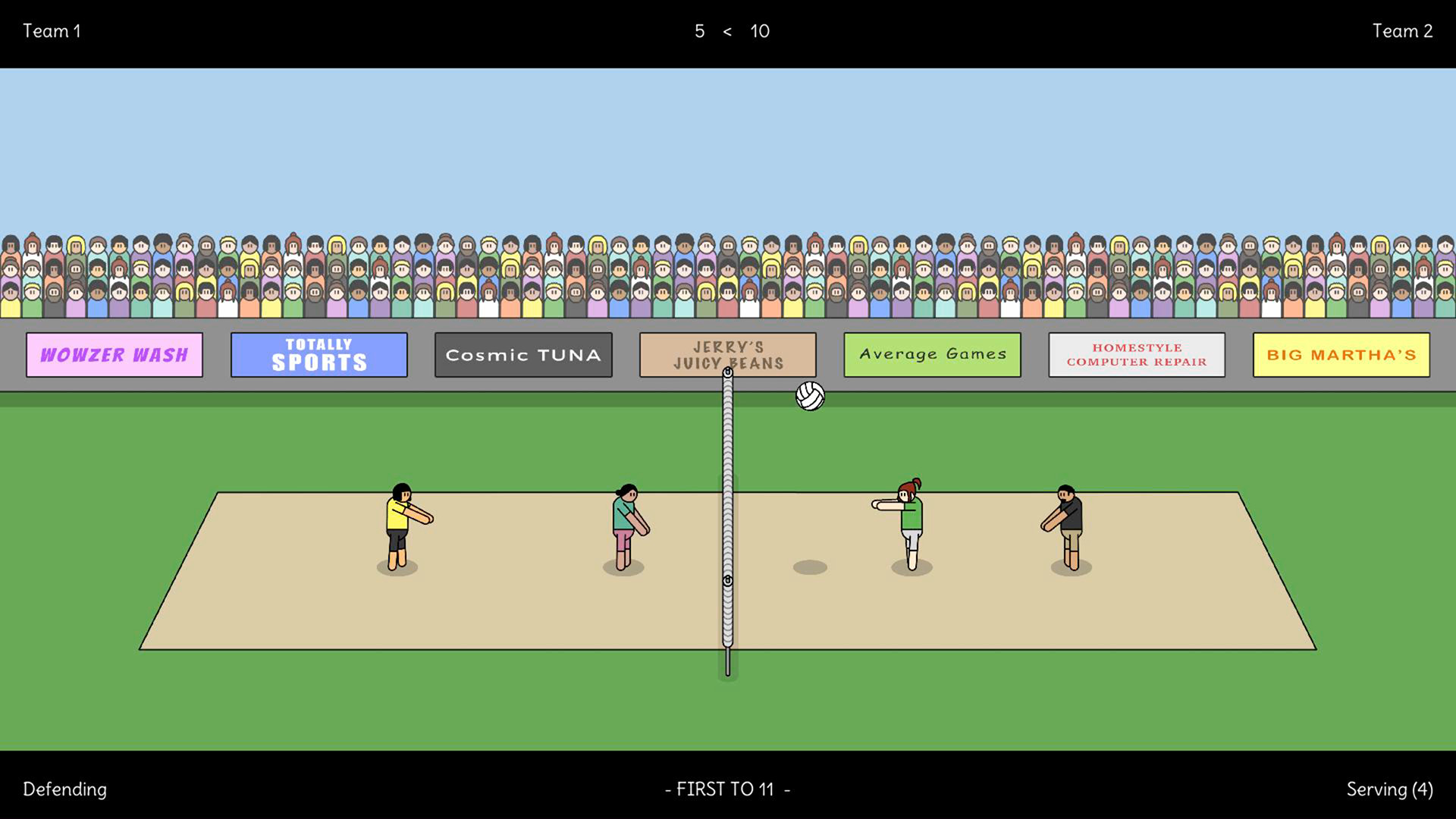Image resolution: width=1456 pixels, height=819 pixels.
Task: Click the Homestyle Computer Repair sign
Action: (x=1136, y=354)
